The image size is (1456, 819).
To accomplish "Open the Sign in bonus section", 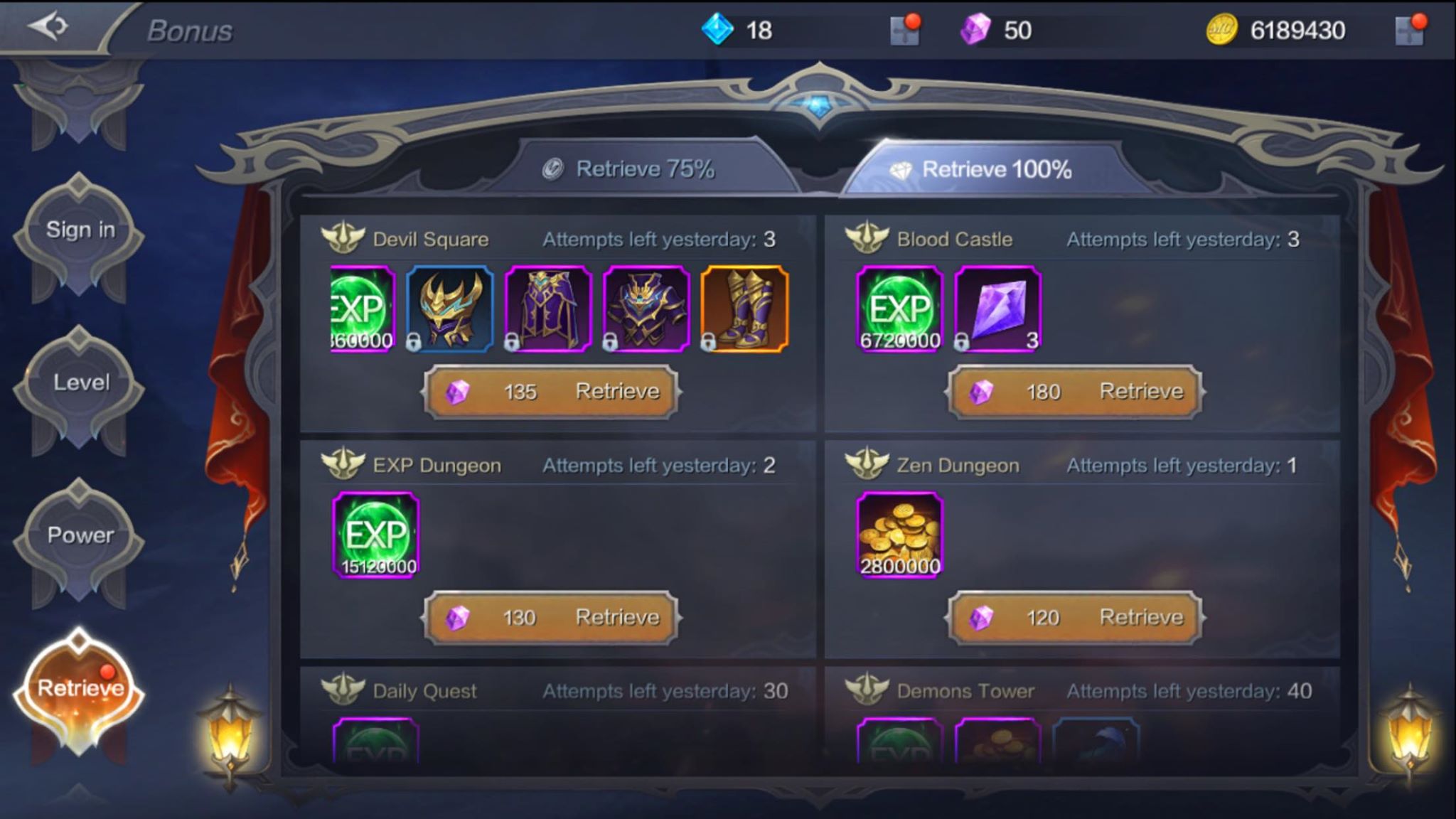I will point(80,230).
